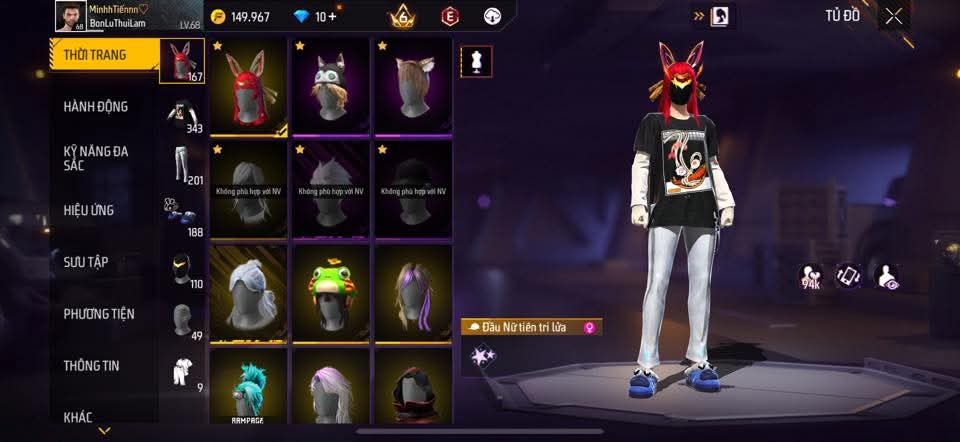960x442 pixels.
Task: Switch to the Thông Tin tab
Action: 92,366
